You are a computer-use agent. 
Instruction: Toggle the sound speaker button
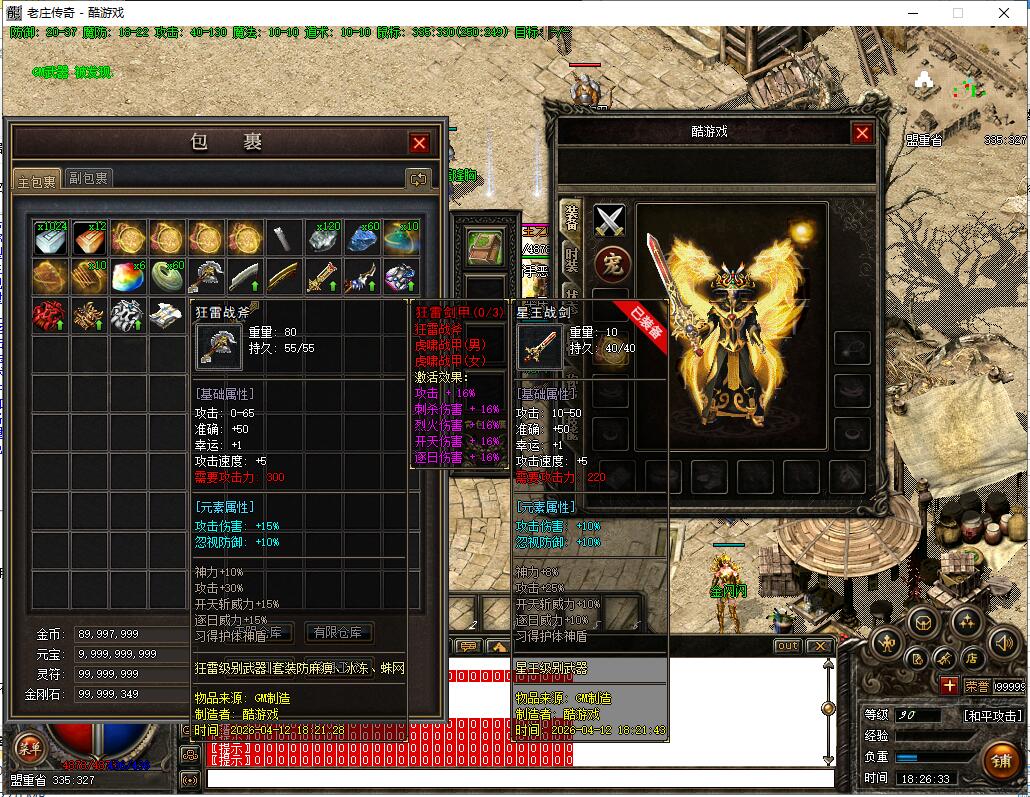click(1004, 642)
